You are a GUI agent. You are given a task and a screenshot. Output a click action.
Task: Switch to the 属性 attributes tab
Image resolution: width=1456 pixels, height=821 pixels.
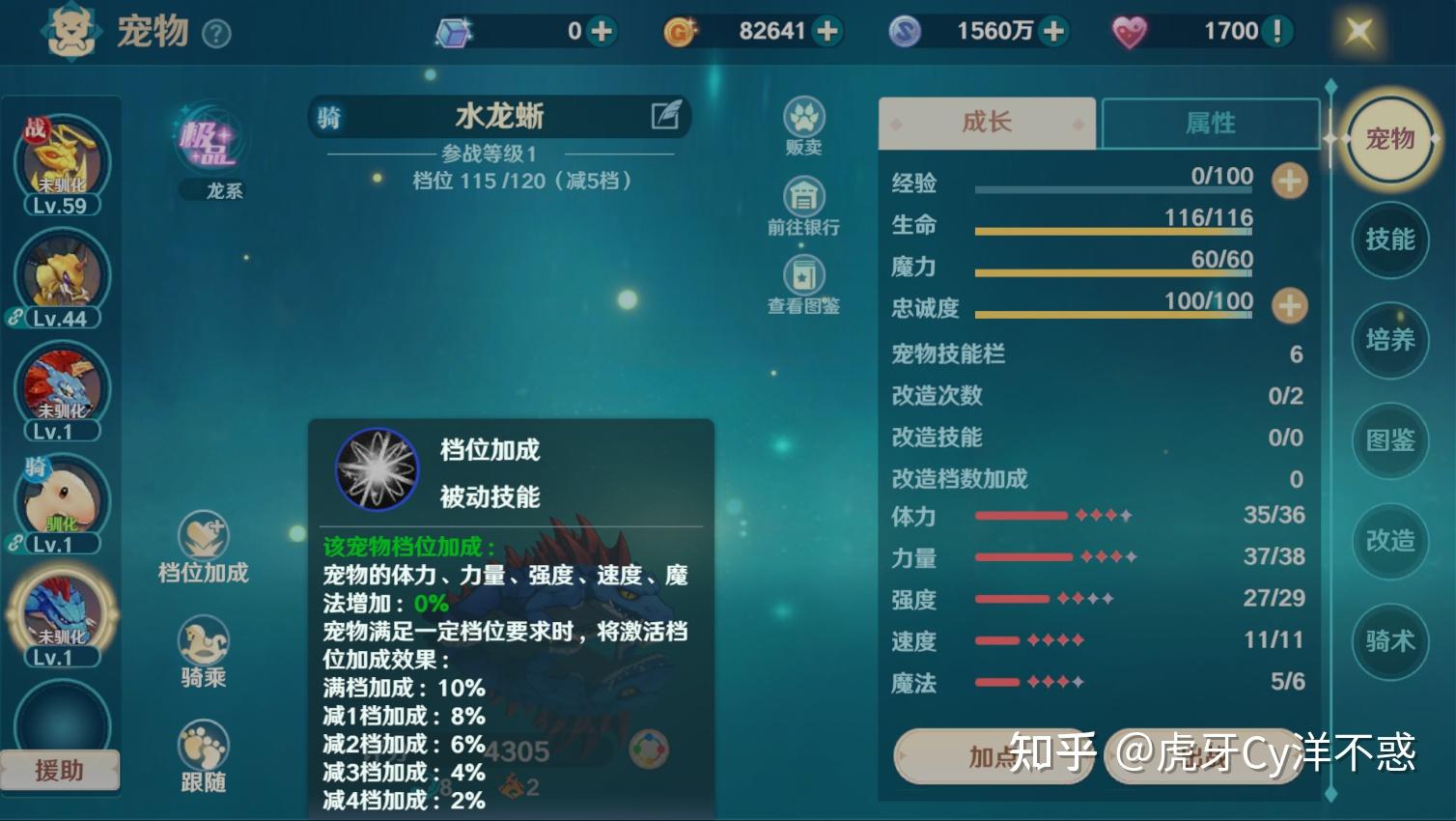1211,123
